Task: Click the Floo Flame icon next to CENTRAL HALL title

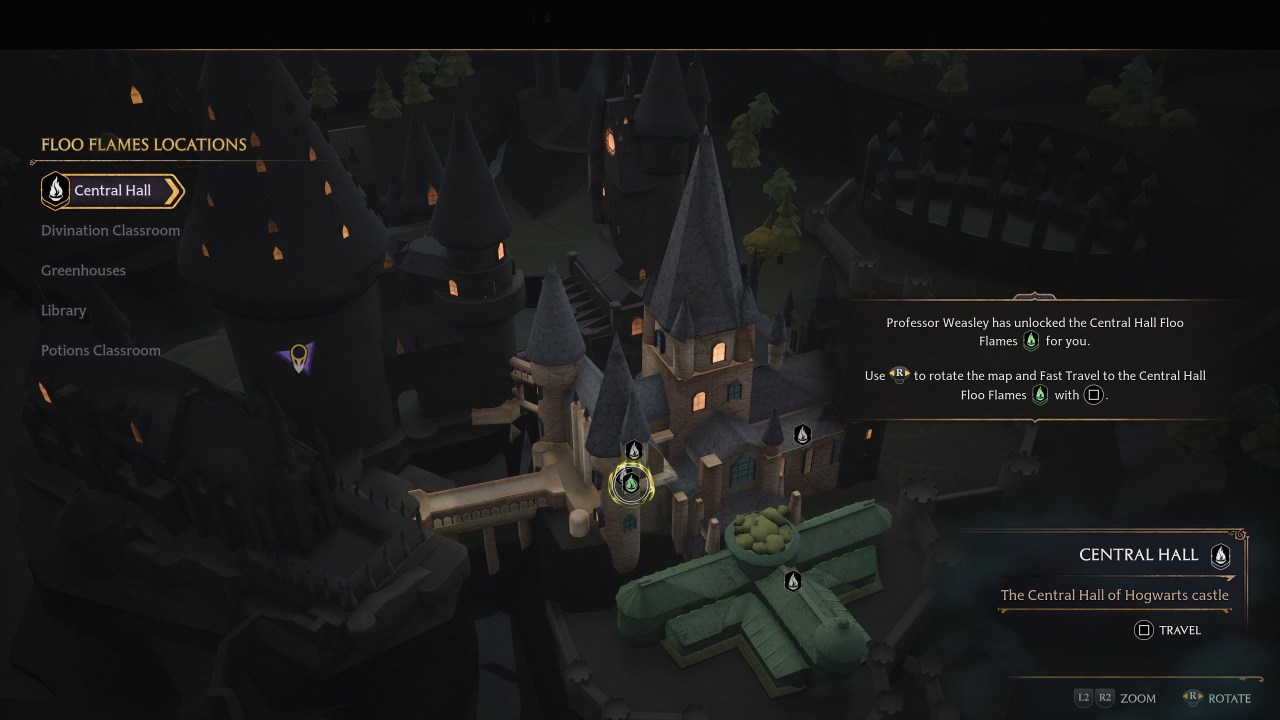Action: click(x=1219, y=557)
